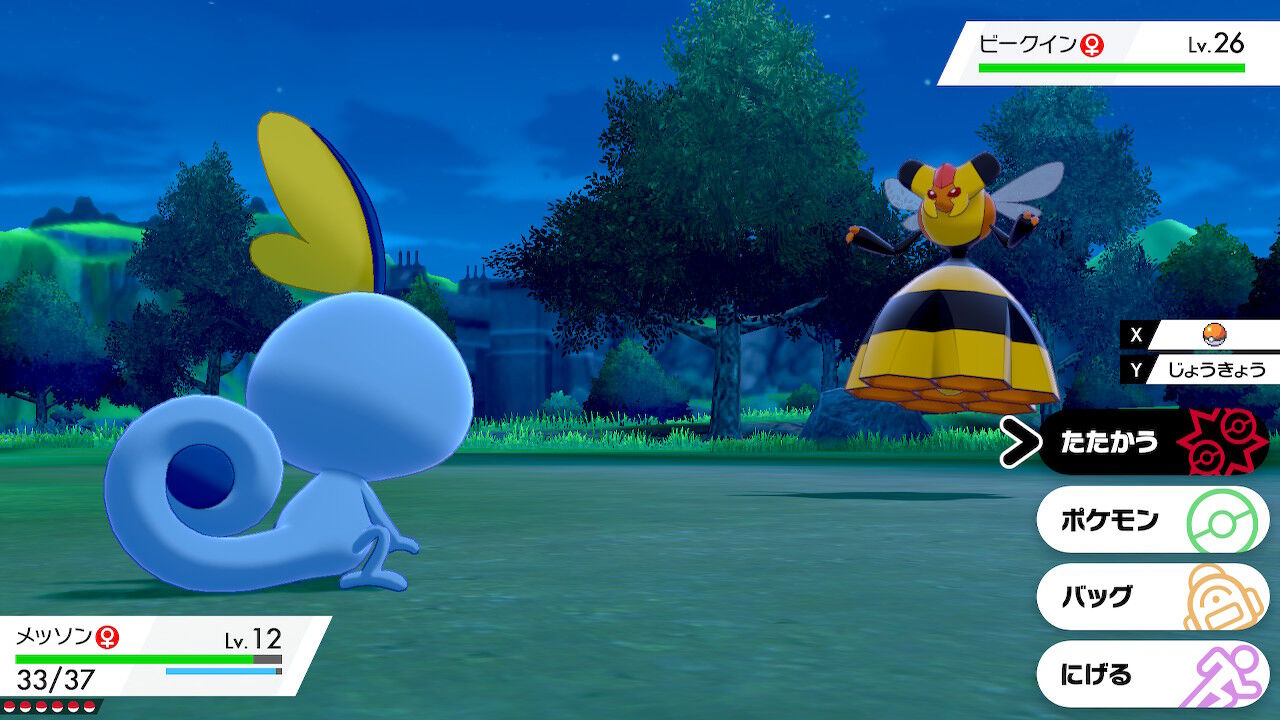
Task: Open the ポケモン party menu
Action: pyautogui.click(x=1110, y=518)
